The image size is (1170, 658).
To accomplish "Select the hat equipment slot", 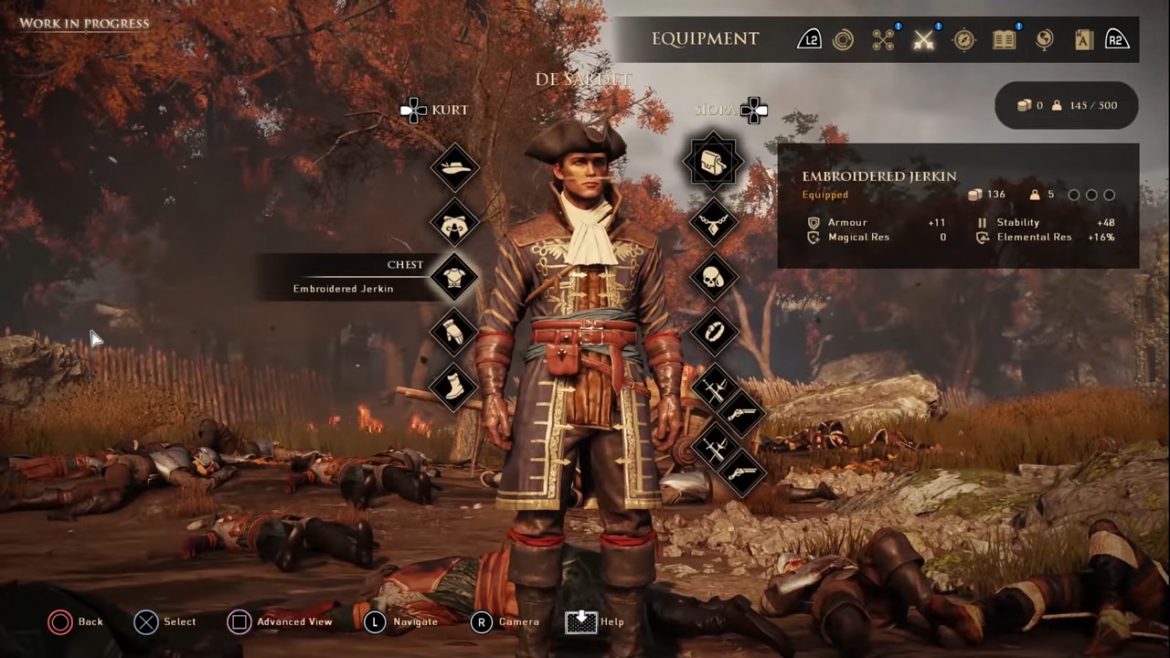I will tap(455, 167).
